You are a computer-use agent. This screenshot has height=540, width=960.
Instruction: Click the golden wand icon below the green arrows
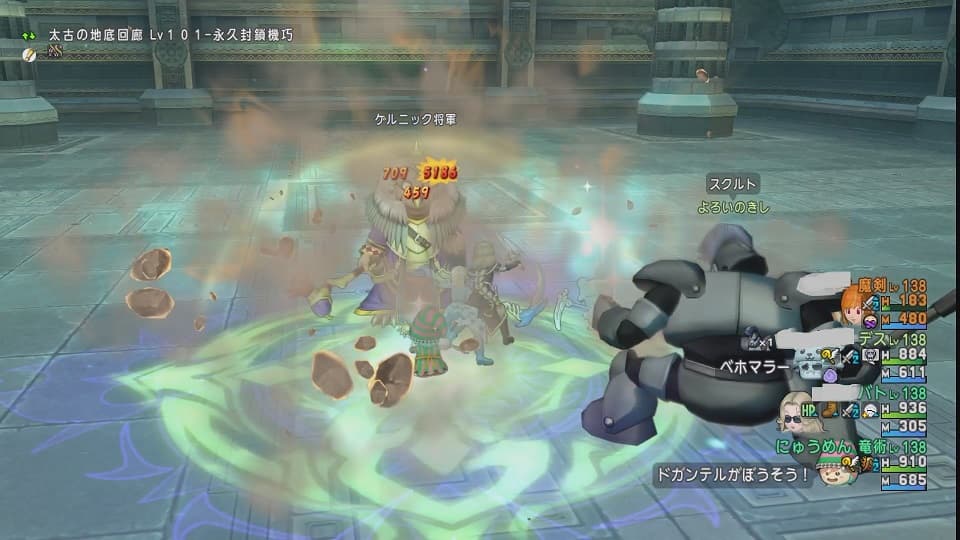pos(31,54)
